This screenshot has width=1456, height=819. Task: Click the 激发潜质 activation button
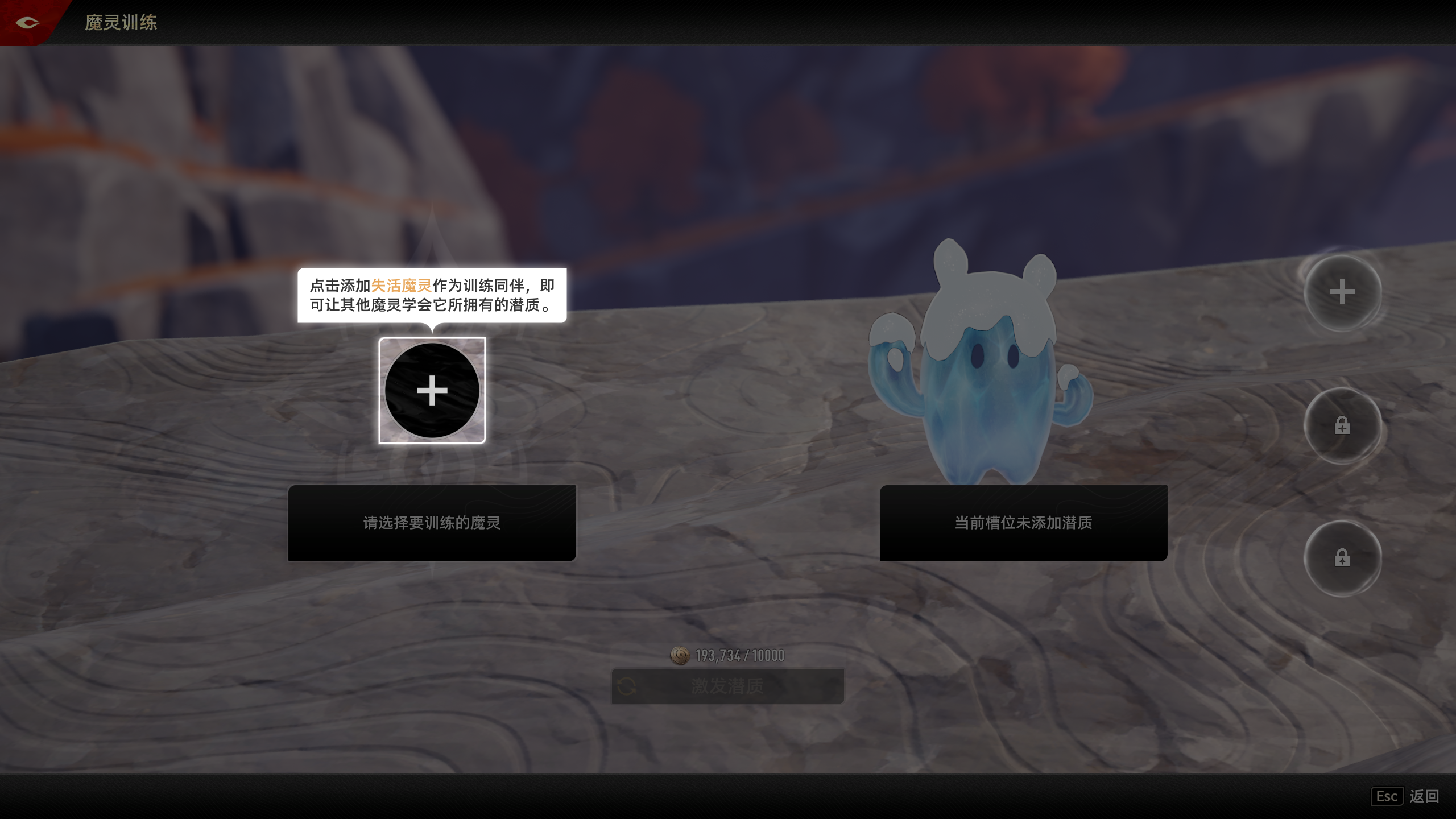pyautogui.click(x=726, y=685)
